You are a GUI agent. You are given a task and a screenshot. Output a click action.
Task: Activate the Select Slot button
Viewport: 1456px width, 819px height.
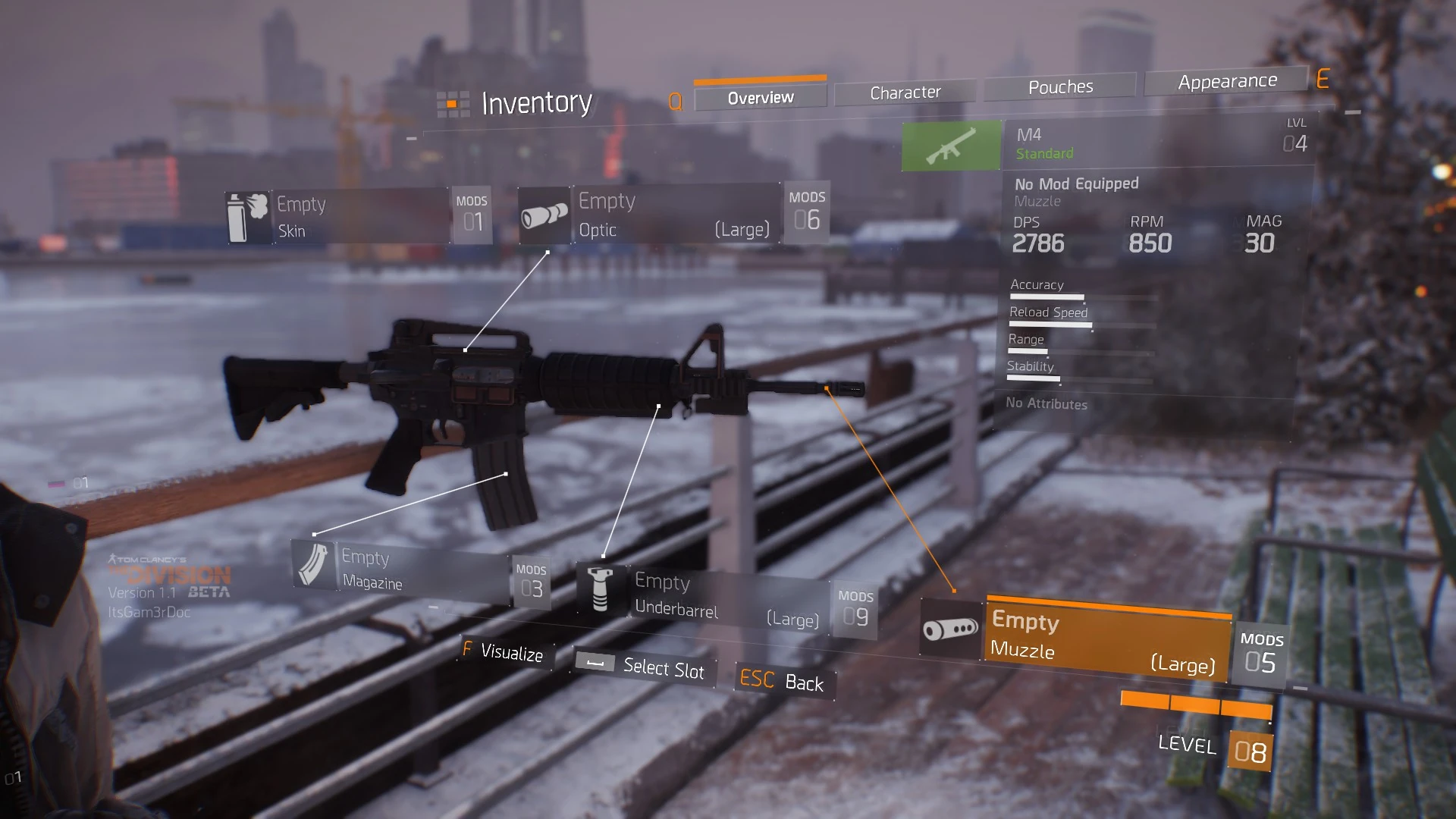tap(645, 667)
